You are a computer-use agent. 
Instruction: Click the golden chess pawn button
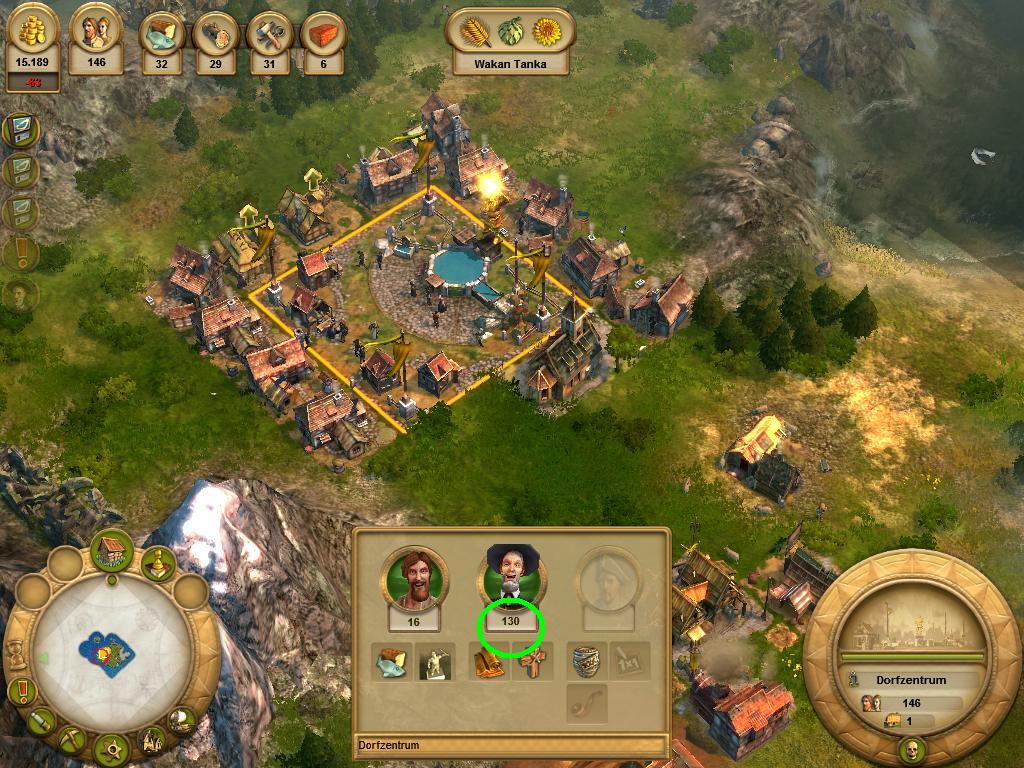157,565
